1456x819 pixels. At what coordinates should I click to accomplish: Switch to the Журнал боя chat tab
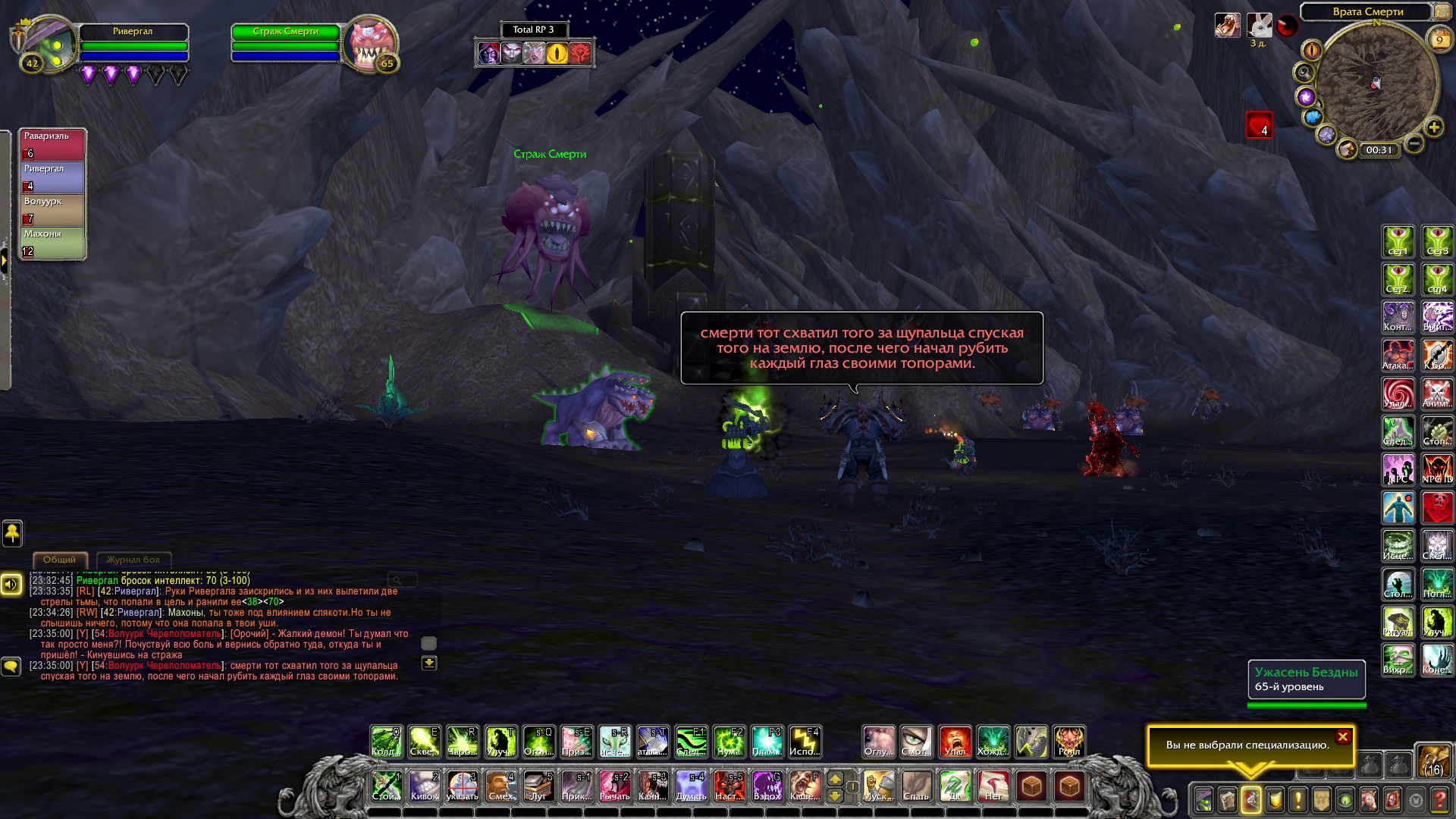[x=133, y=560]
